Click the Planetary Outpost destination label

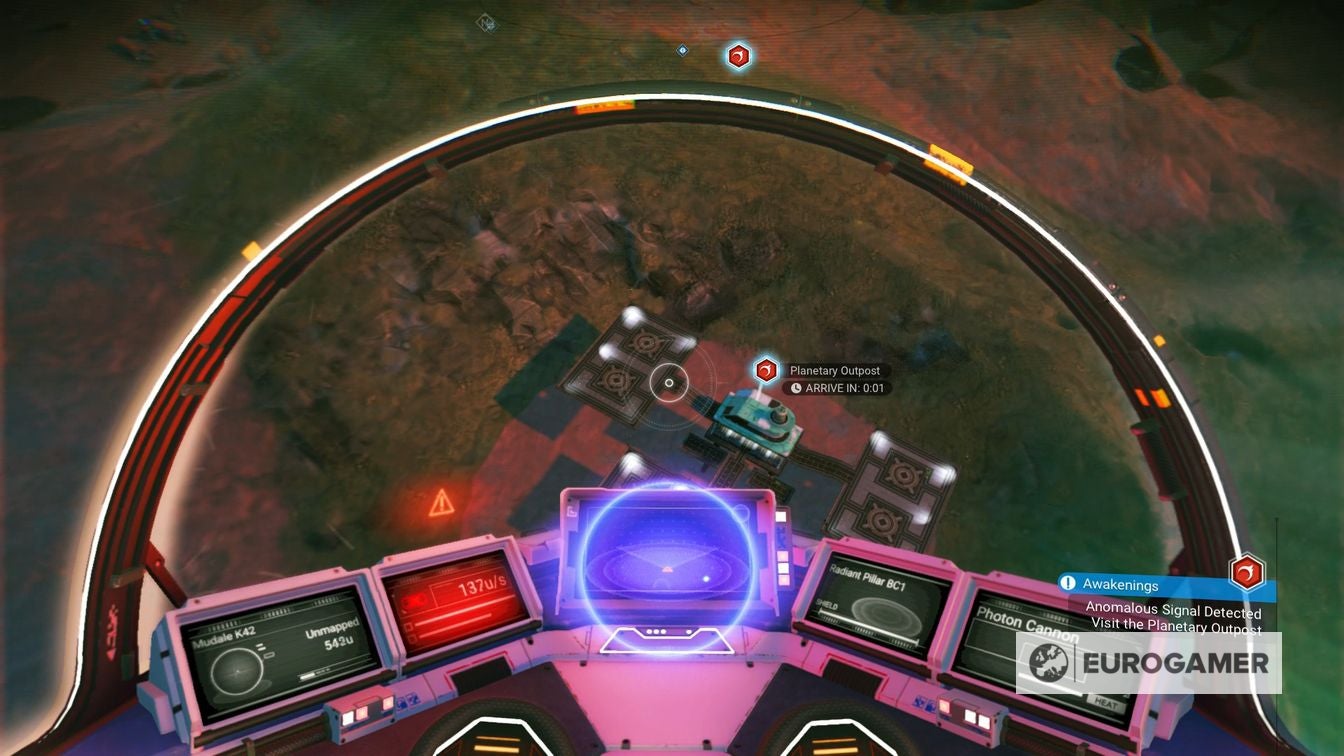(x=835, y=370)
